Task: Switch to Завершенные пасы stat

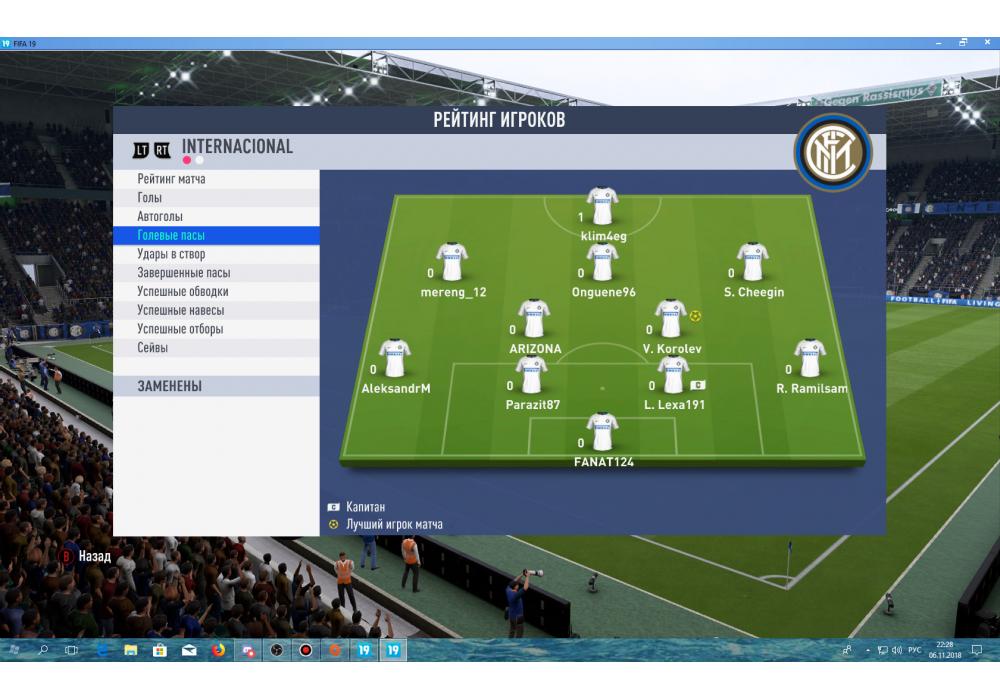Action: [184, 273]
